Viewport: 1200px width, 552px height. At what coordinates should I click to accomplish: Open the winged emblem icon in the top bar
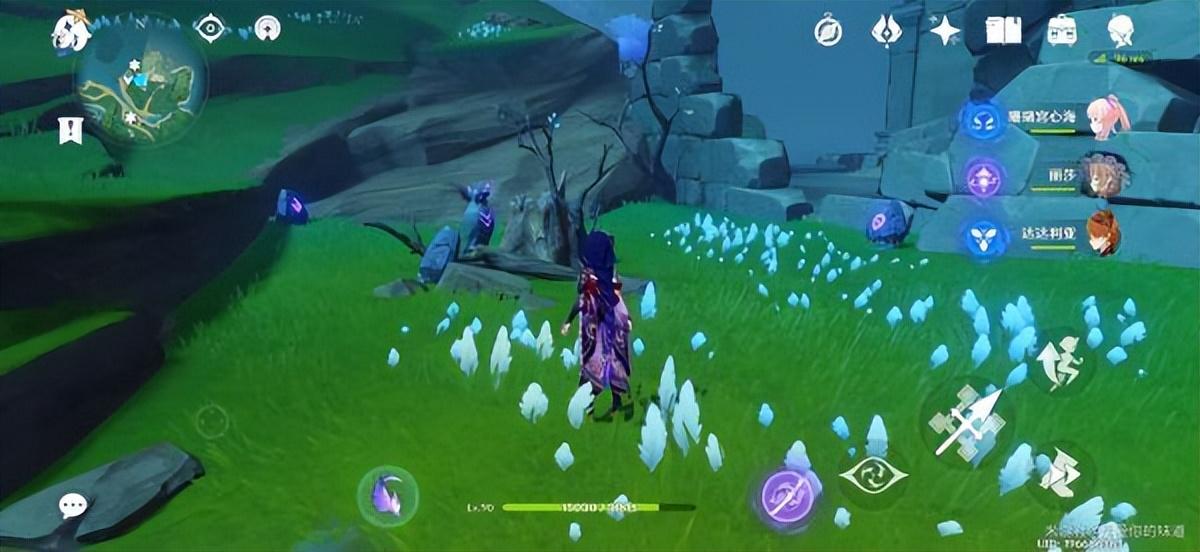click(x=886, y=30)
